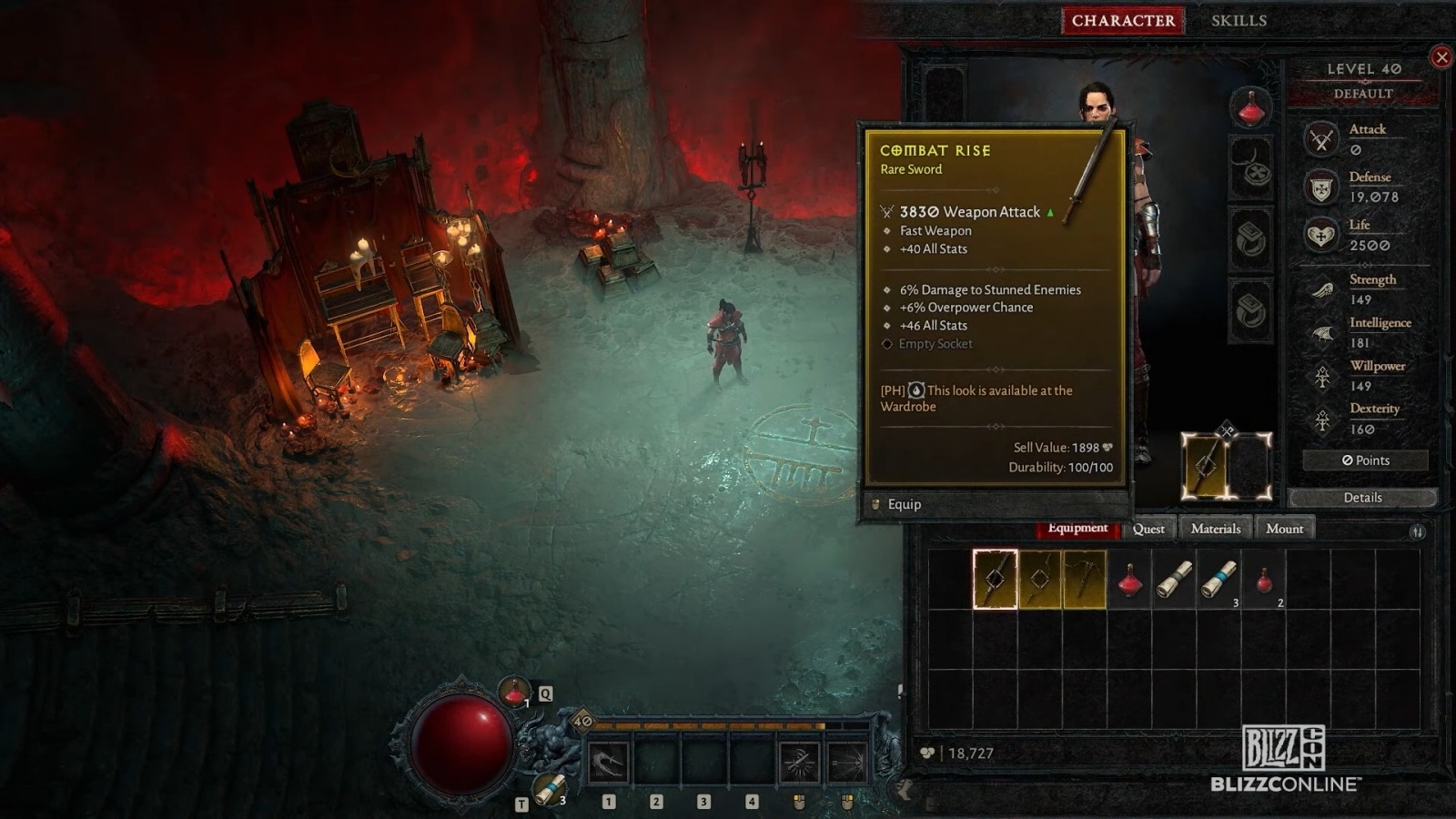Open the Quest inventory tab

point(1148,528)
